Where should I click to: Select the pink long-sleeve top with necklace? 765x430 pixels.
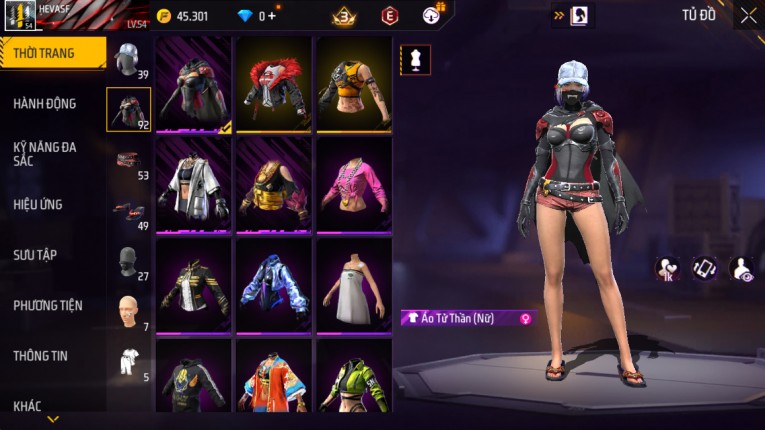354,185
